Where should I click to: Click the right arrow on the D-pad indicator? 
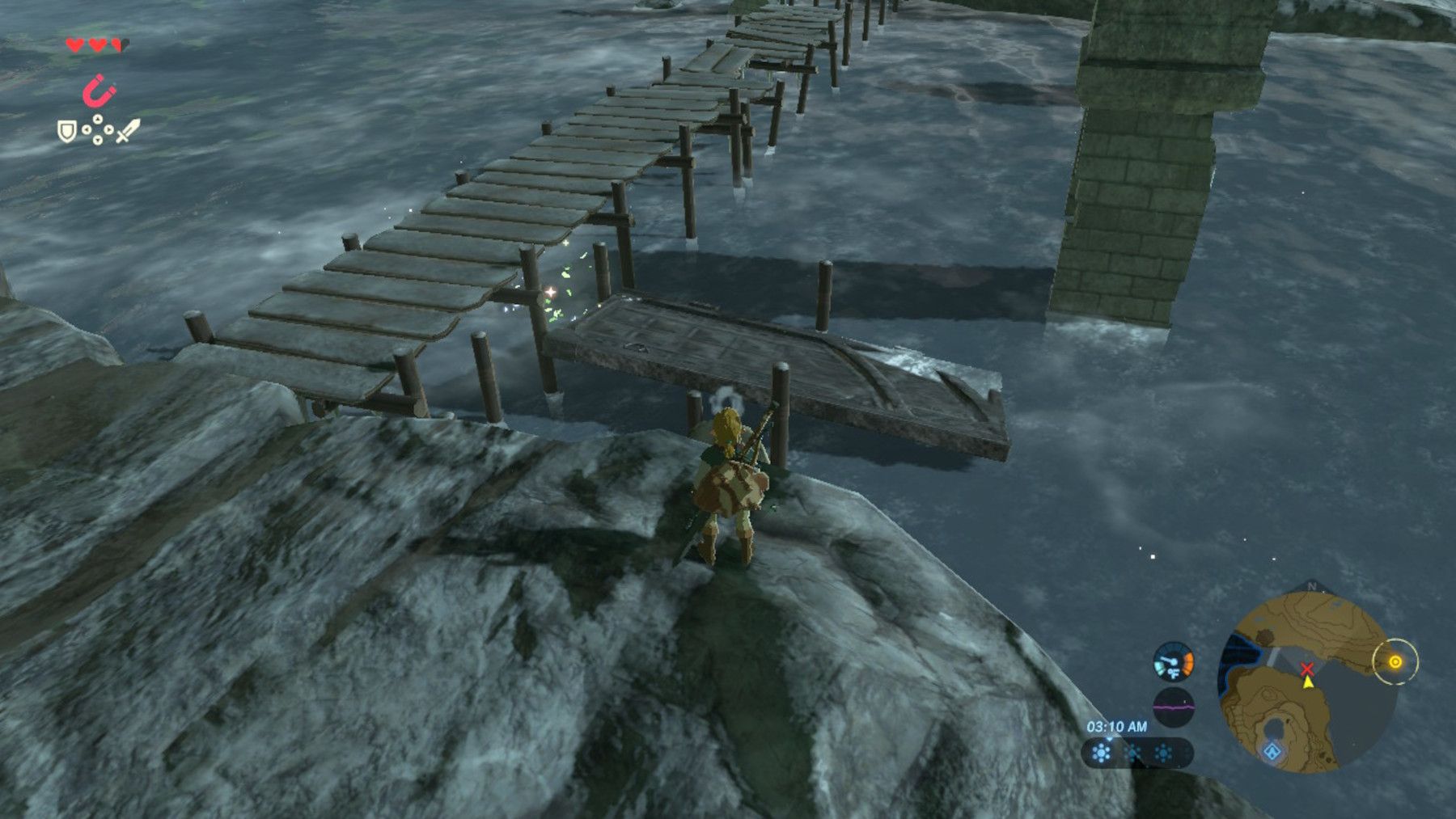[x=108, y=129]
